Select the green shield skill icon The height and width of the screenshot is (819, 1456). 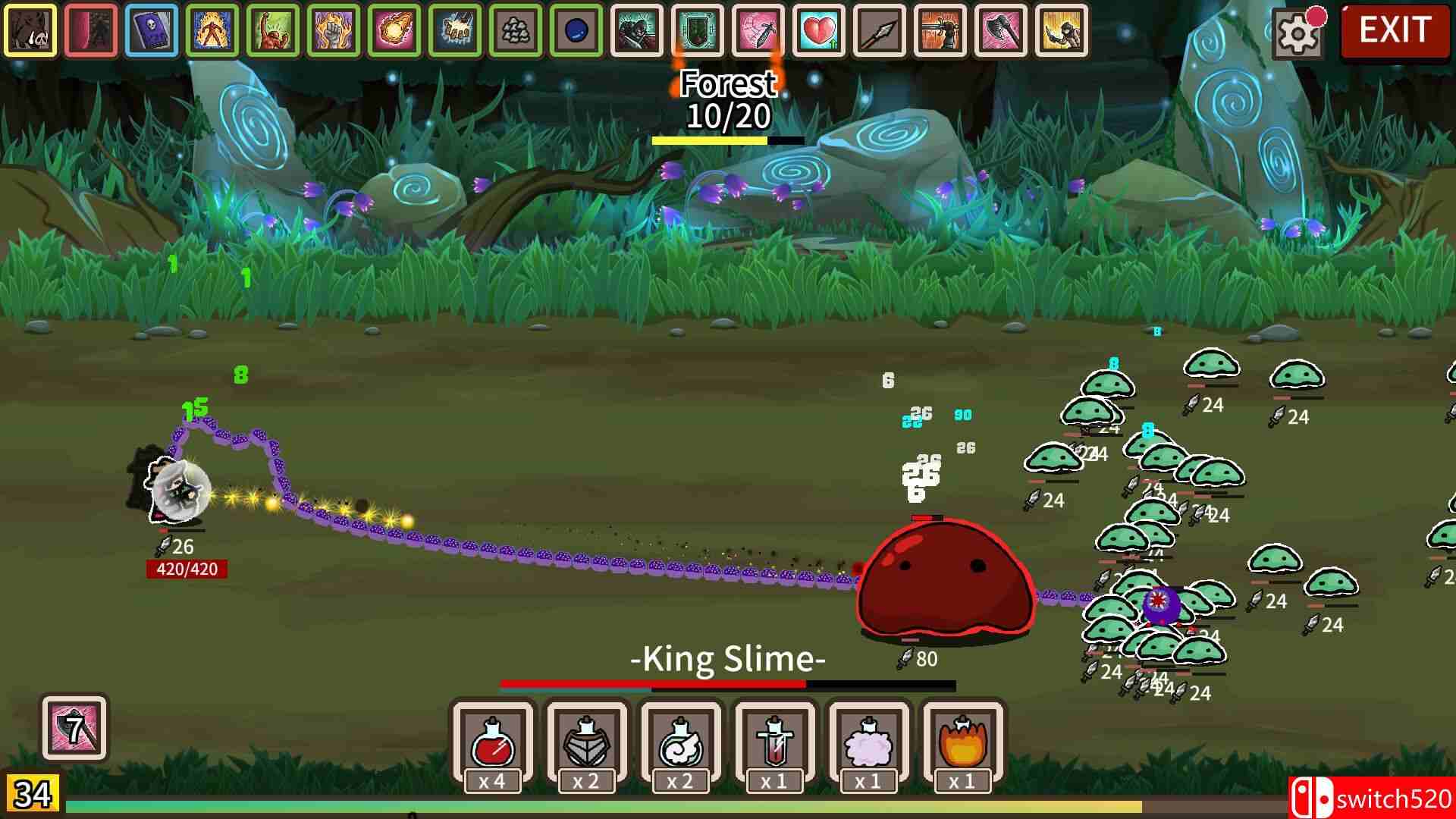698,31
